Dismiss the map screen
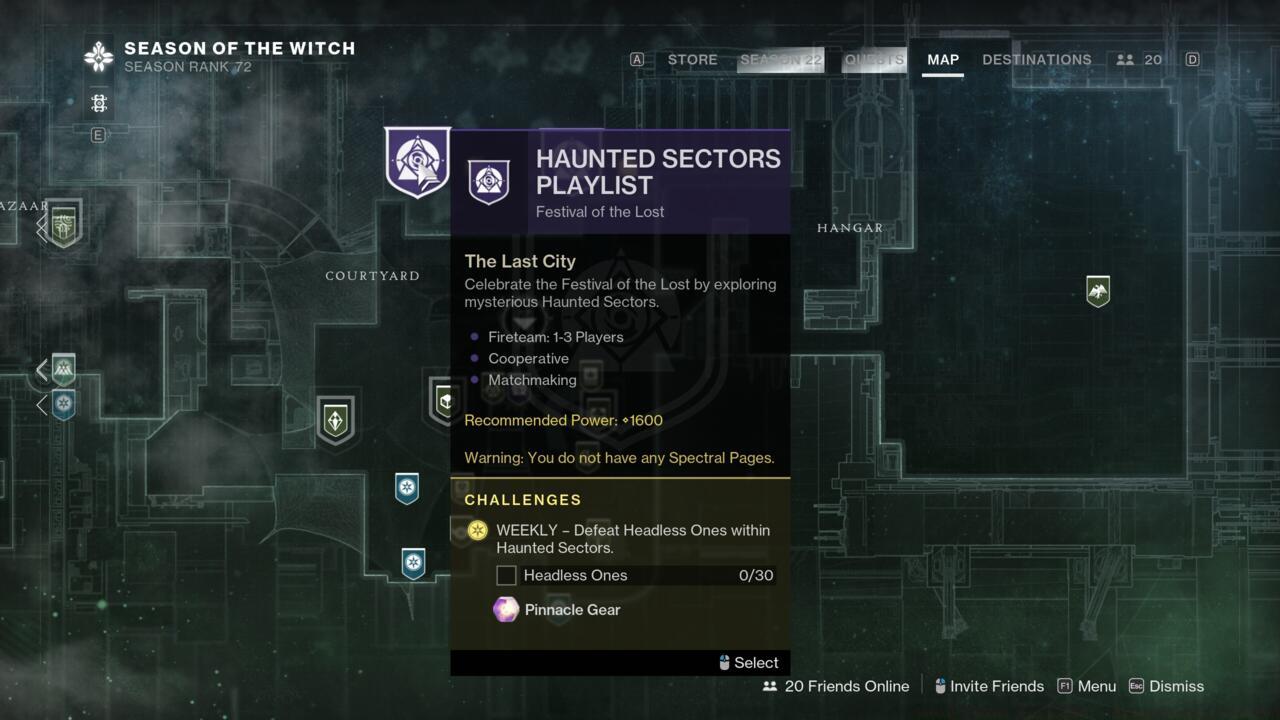 coord(1166,686)
